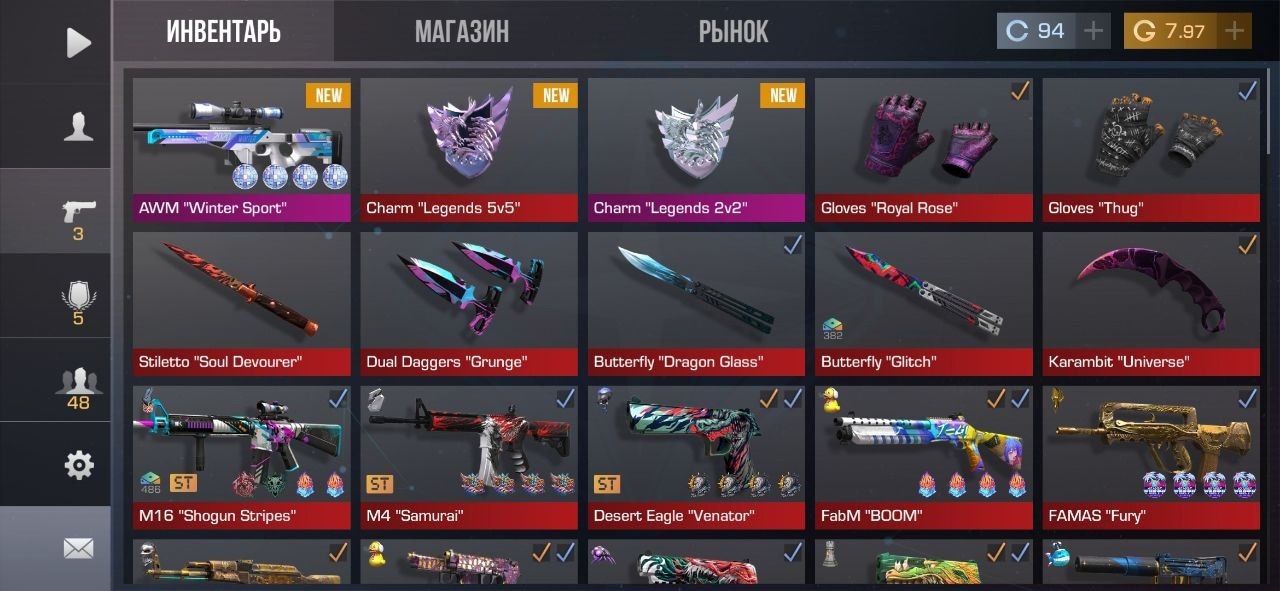The image size is (1280, 591).
Task: Show the friends list icon
Action: point(78,387)
